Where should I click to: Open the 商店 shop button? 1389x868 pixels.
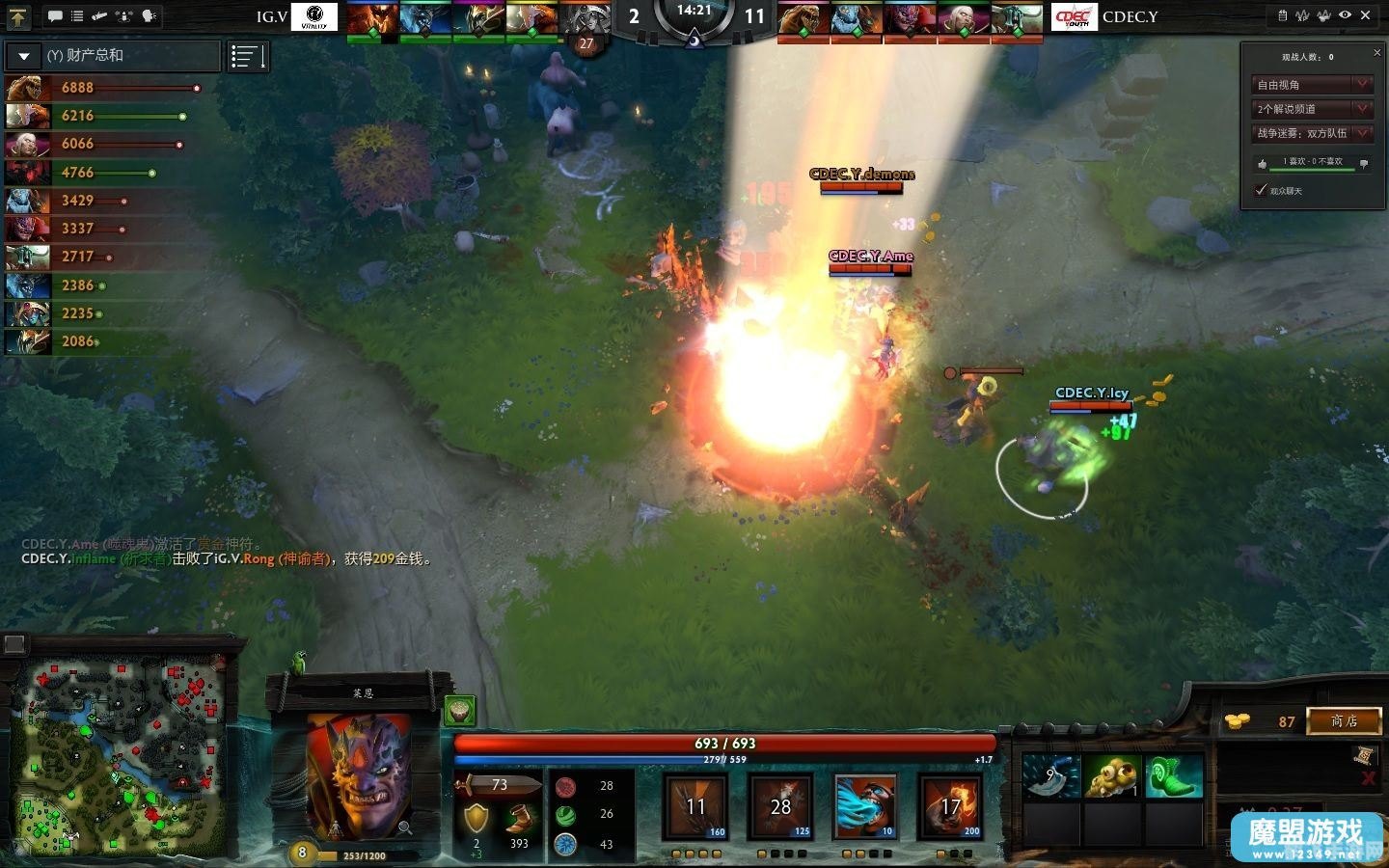click(x=1343, y=720)
